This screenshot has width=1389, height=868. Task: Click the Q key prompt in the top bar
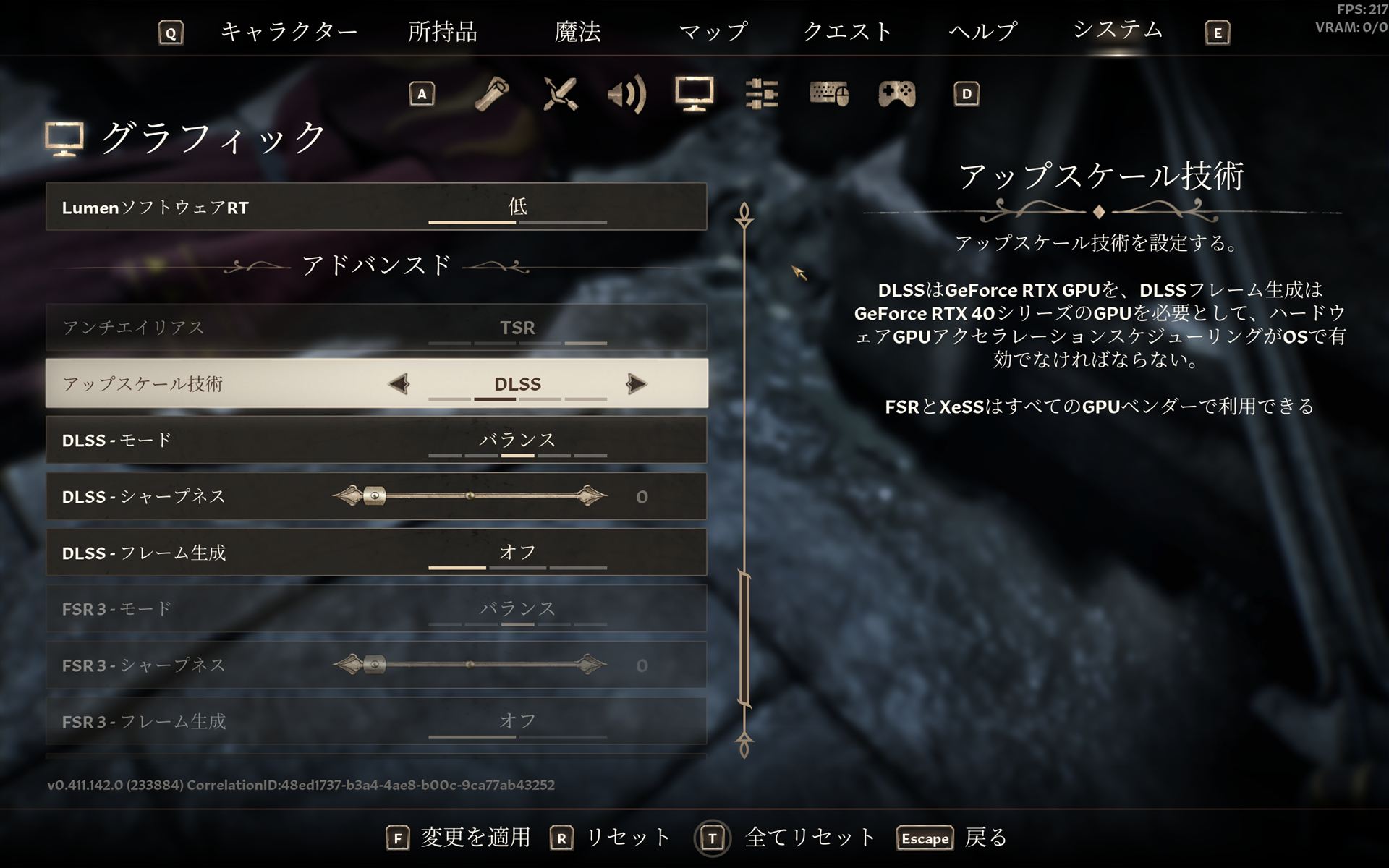[171, 32]
